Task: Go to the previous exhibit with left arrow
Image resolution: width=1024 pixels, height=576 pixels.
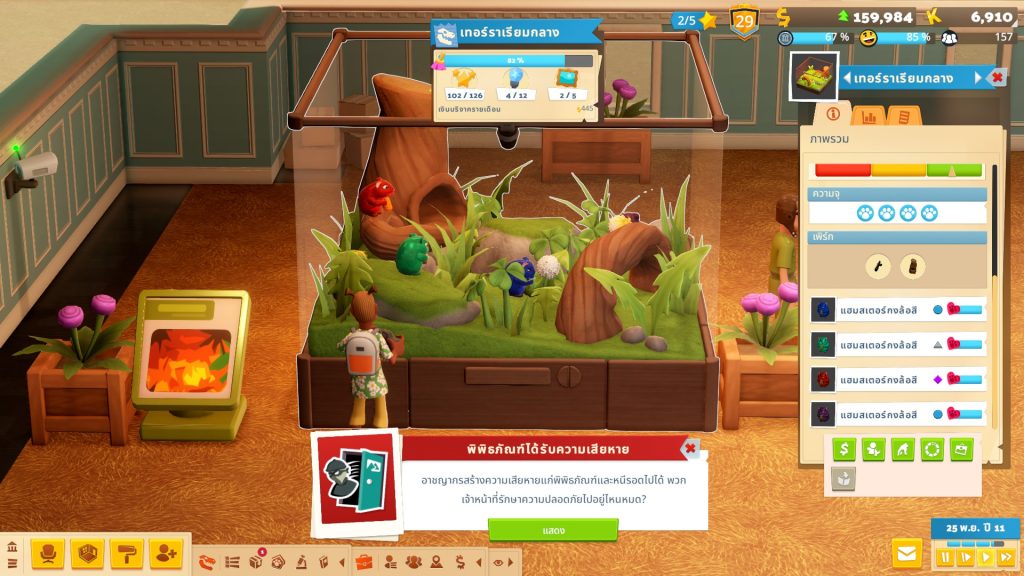Action: [x=847, y=78]
